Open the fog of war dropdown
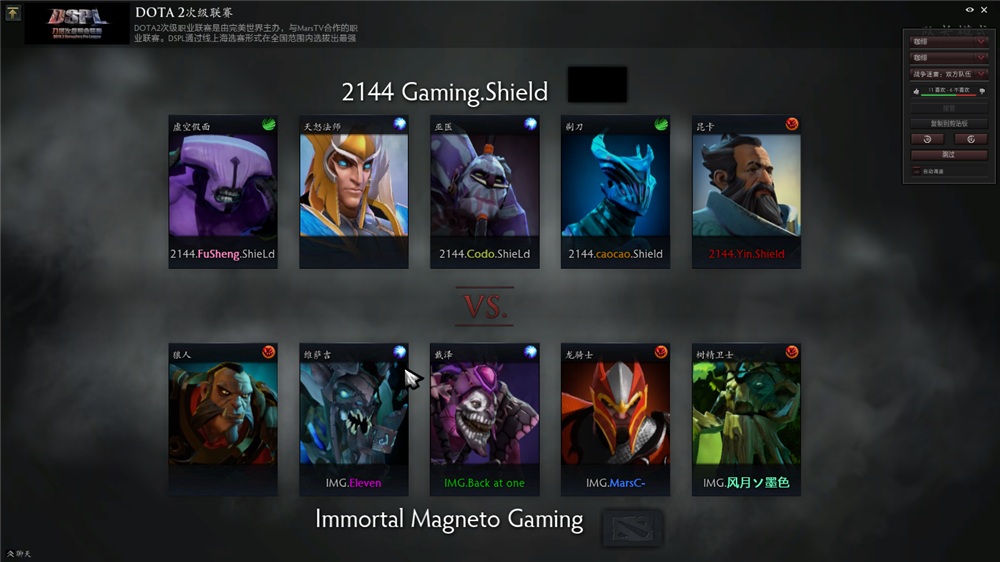The height and width of the screenshot is (562, 1000). pos(949,73)
